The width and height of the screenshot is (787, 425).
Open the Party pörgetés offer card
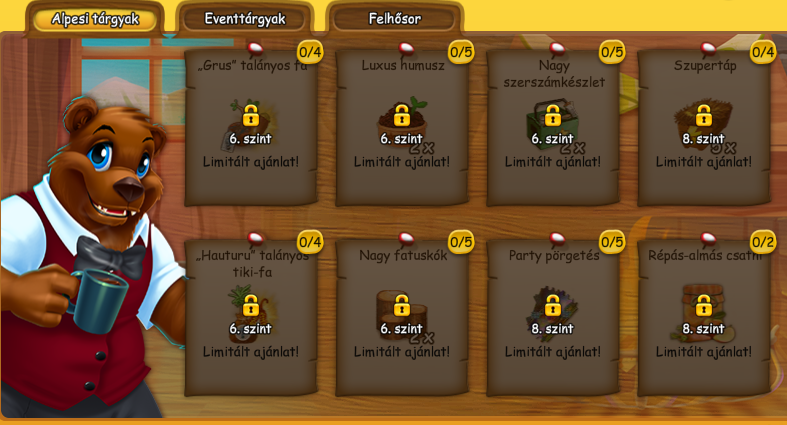553,317
